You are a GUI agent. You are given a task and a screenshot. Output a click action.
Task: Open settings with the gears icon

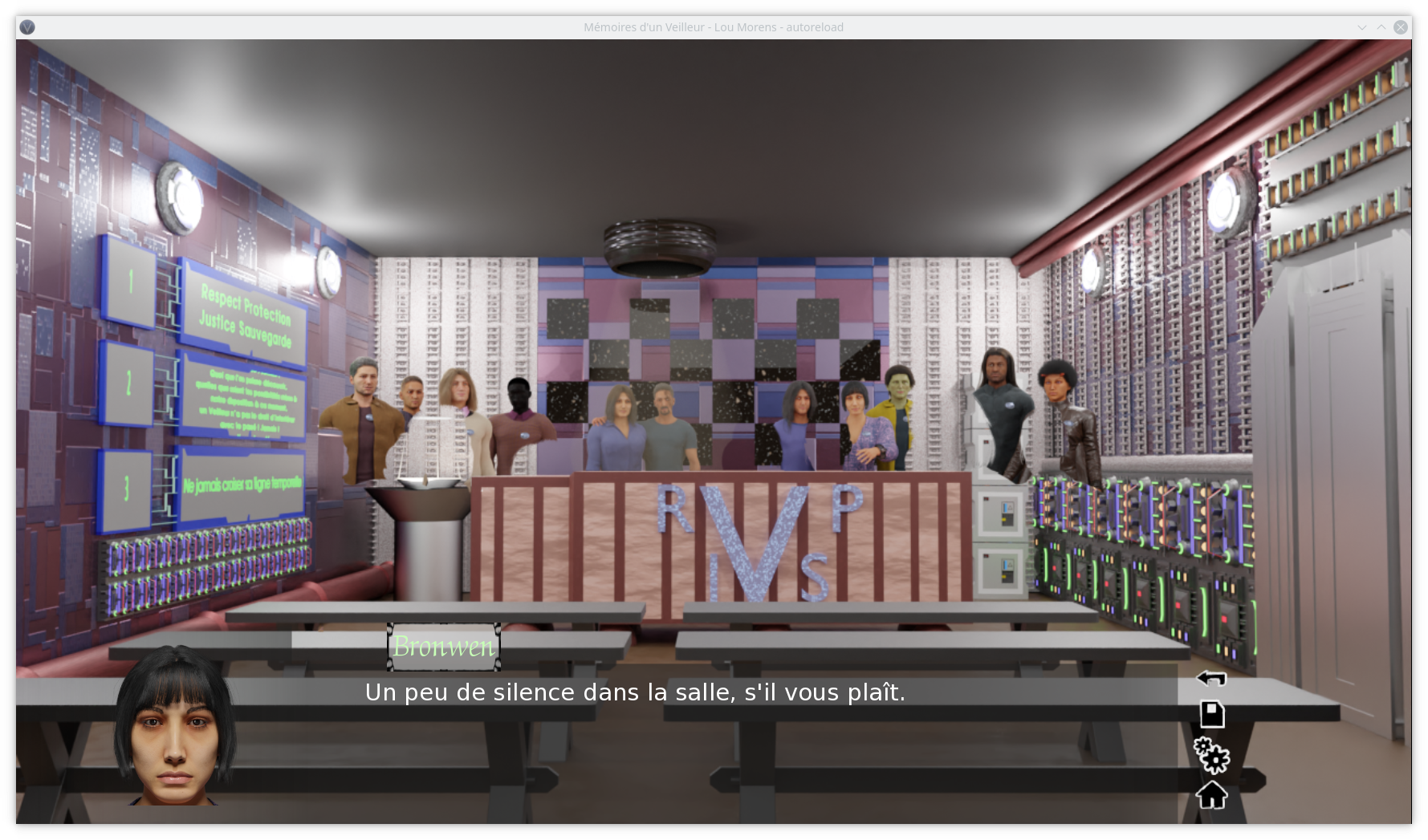(x=1211, y=755)
